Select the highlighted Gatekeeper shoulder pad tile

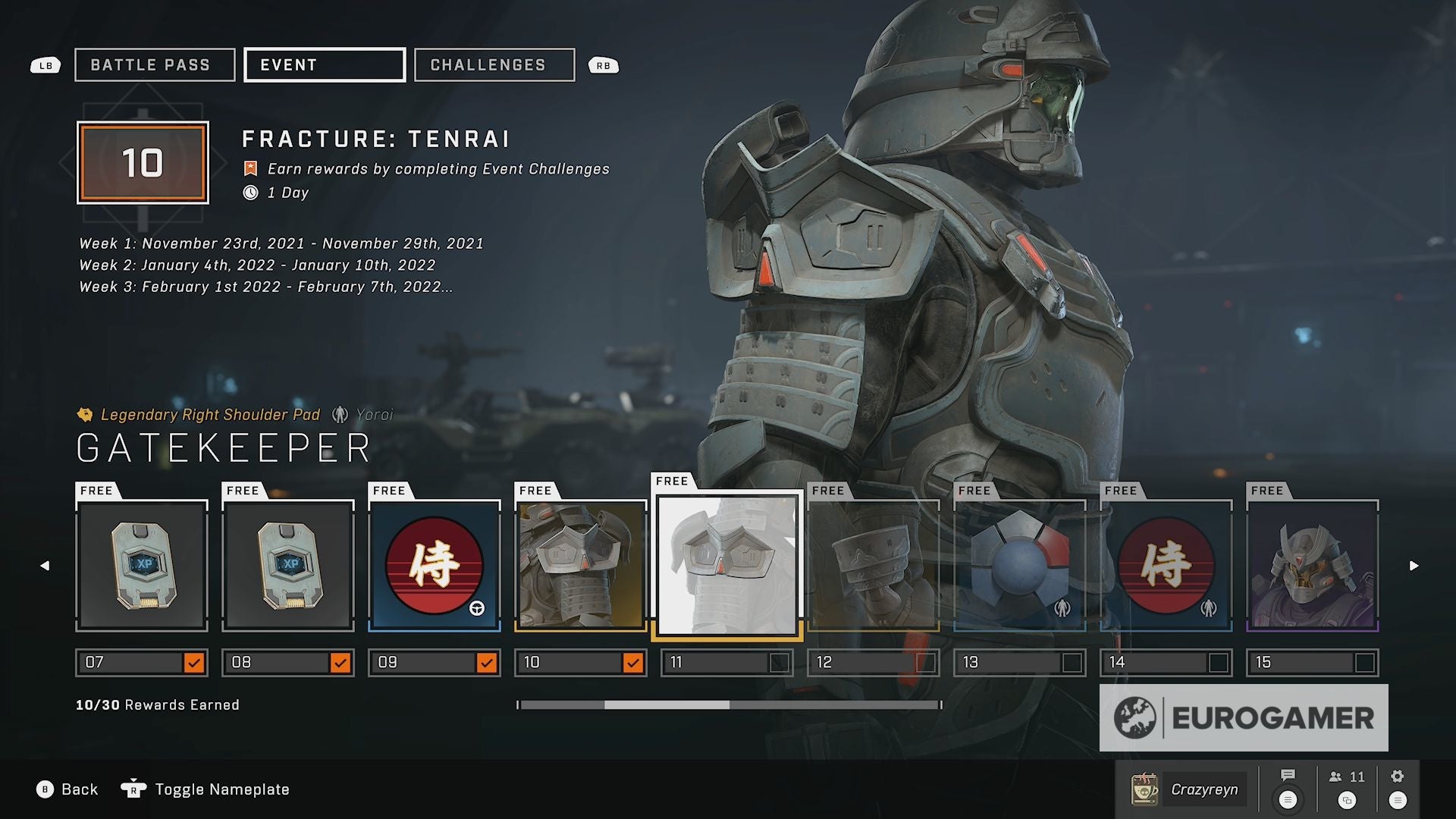[727, 566]
